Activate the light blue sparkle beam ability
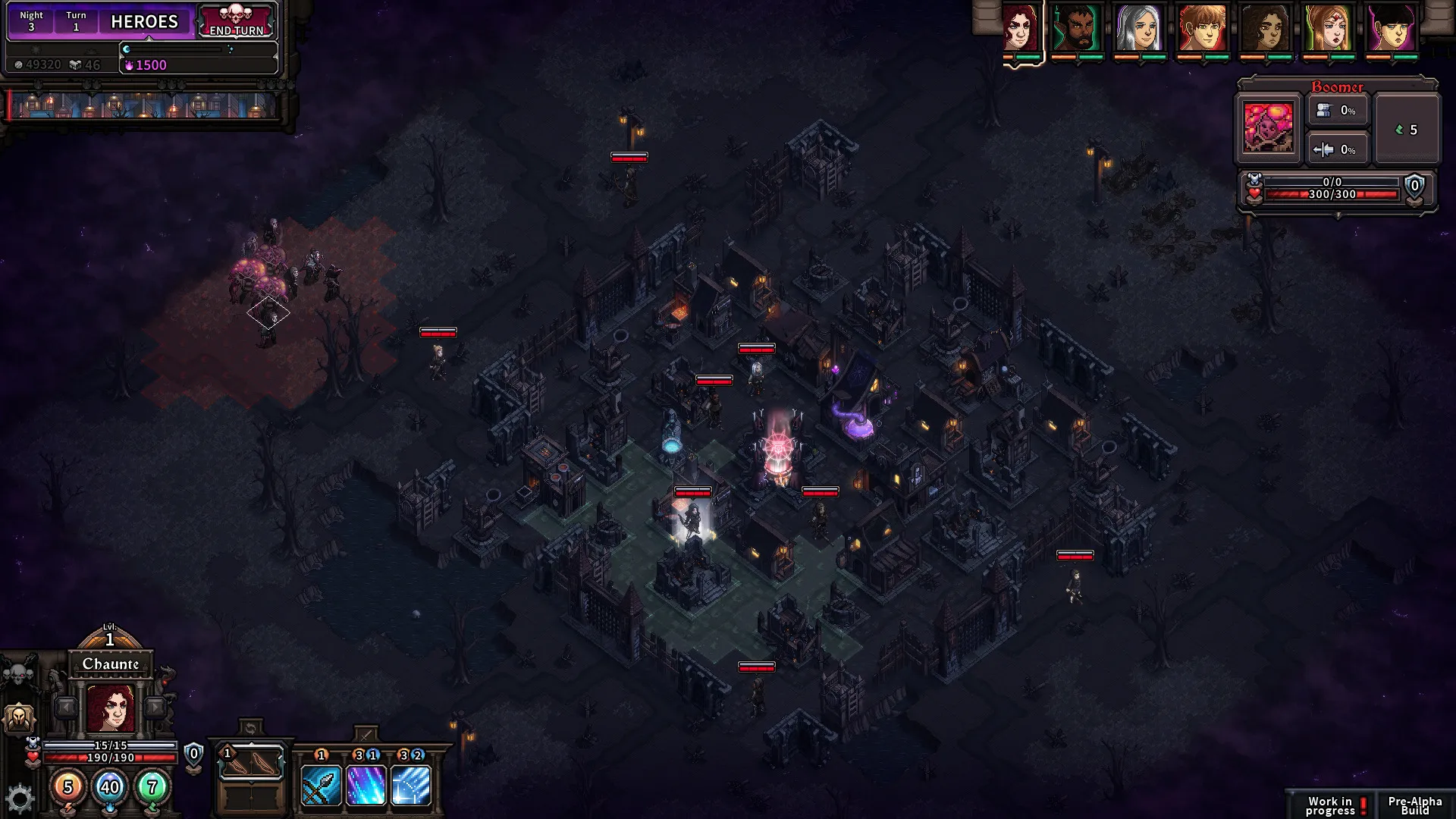This screenshot has height=819, width=1456. pyautogui.click(x=411, y=785)
